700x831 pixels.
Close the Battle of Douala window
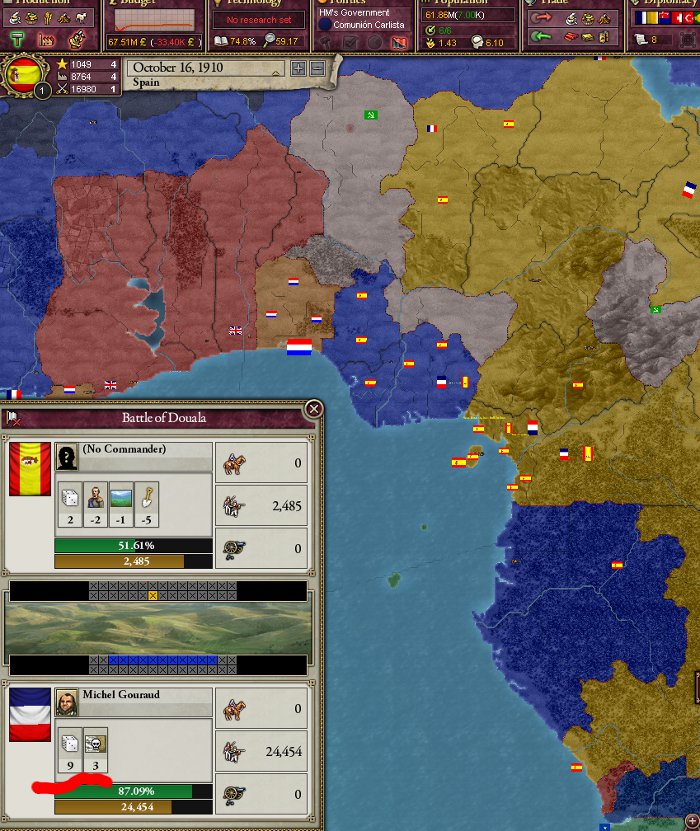(x=314, y=409)
